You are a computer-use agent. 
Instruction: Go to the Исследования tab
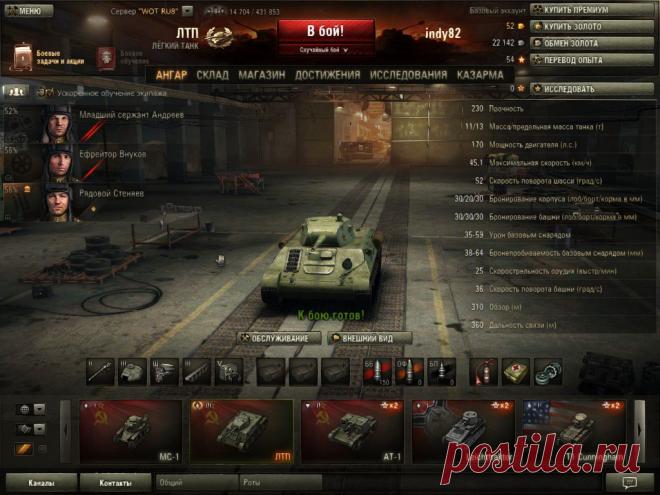click(x=408, y=75)
